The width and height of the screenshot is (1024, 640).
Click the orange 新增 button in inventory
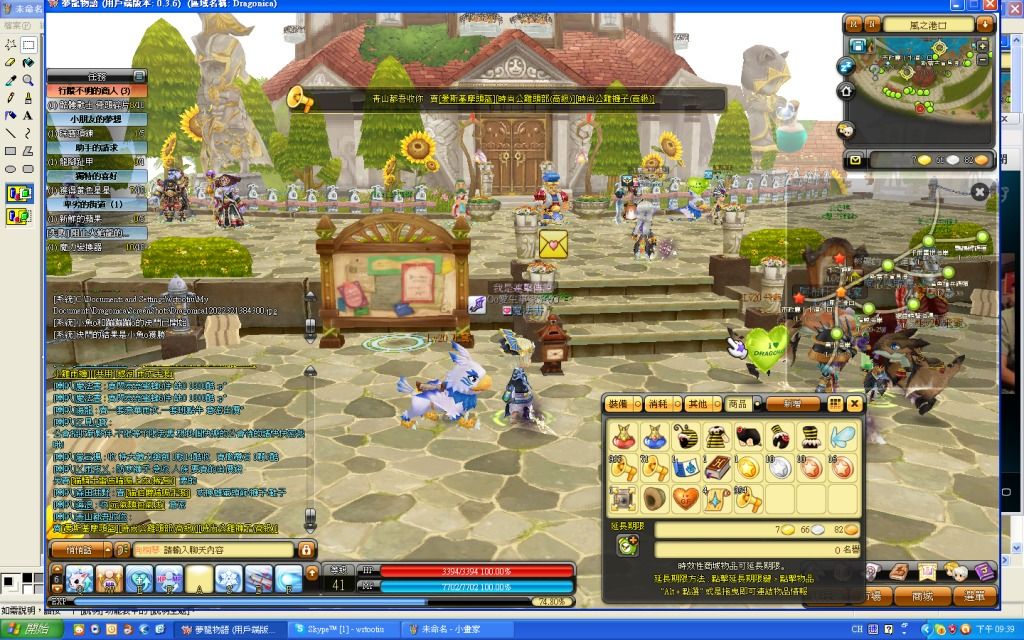coord(793,404)
